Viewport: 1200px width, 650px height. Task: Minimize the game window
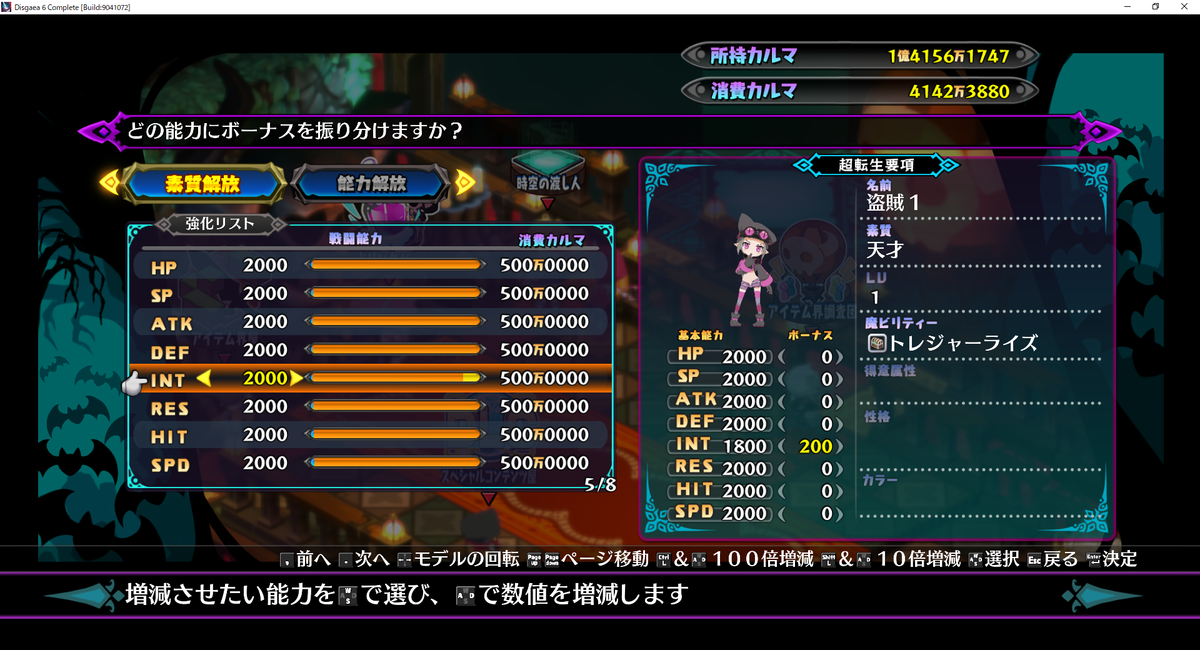[1127, 7]
